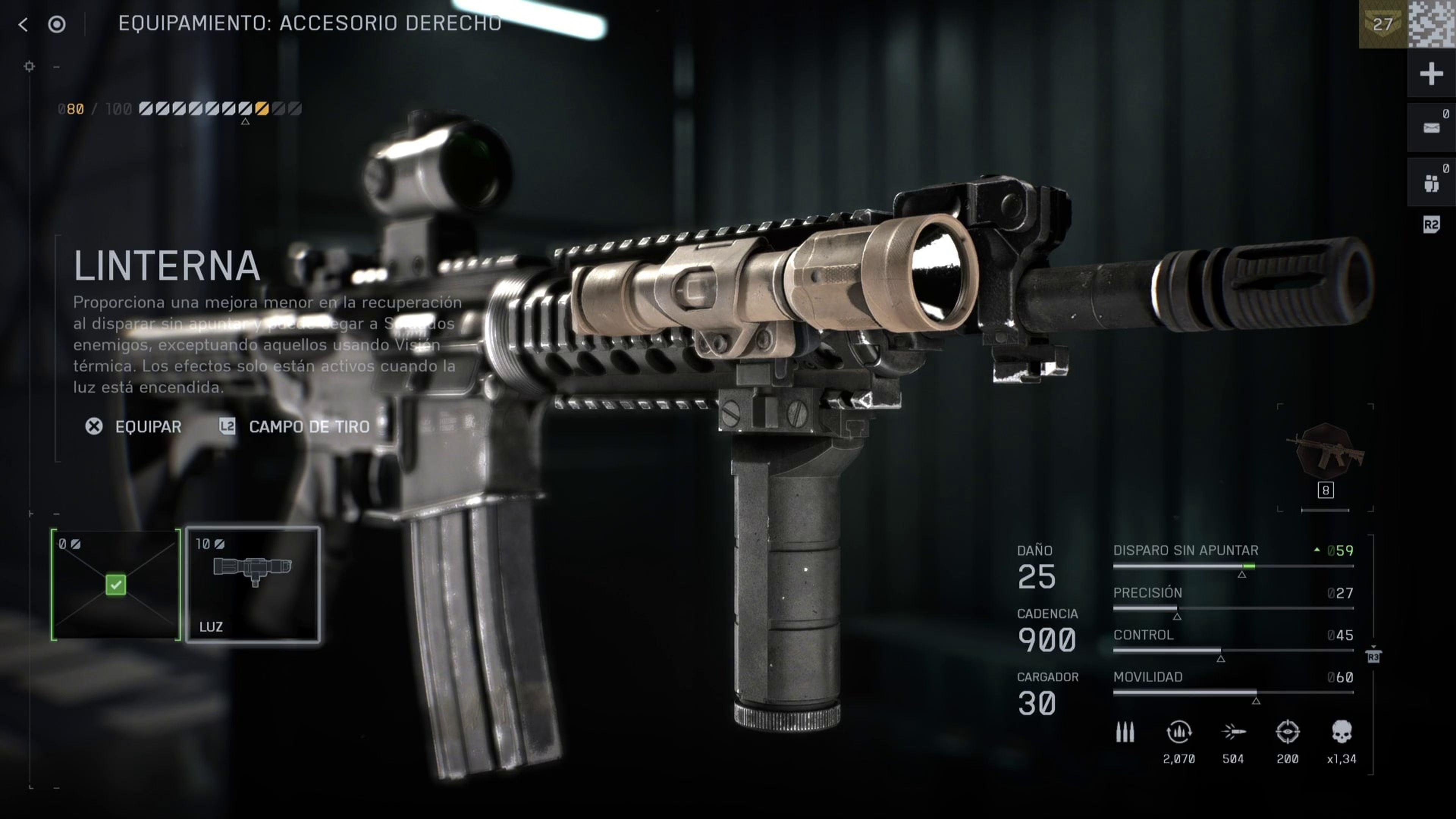Open Campo de Tiro firing range
Viewport: 1456px width, 819px height.
295,427
